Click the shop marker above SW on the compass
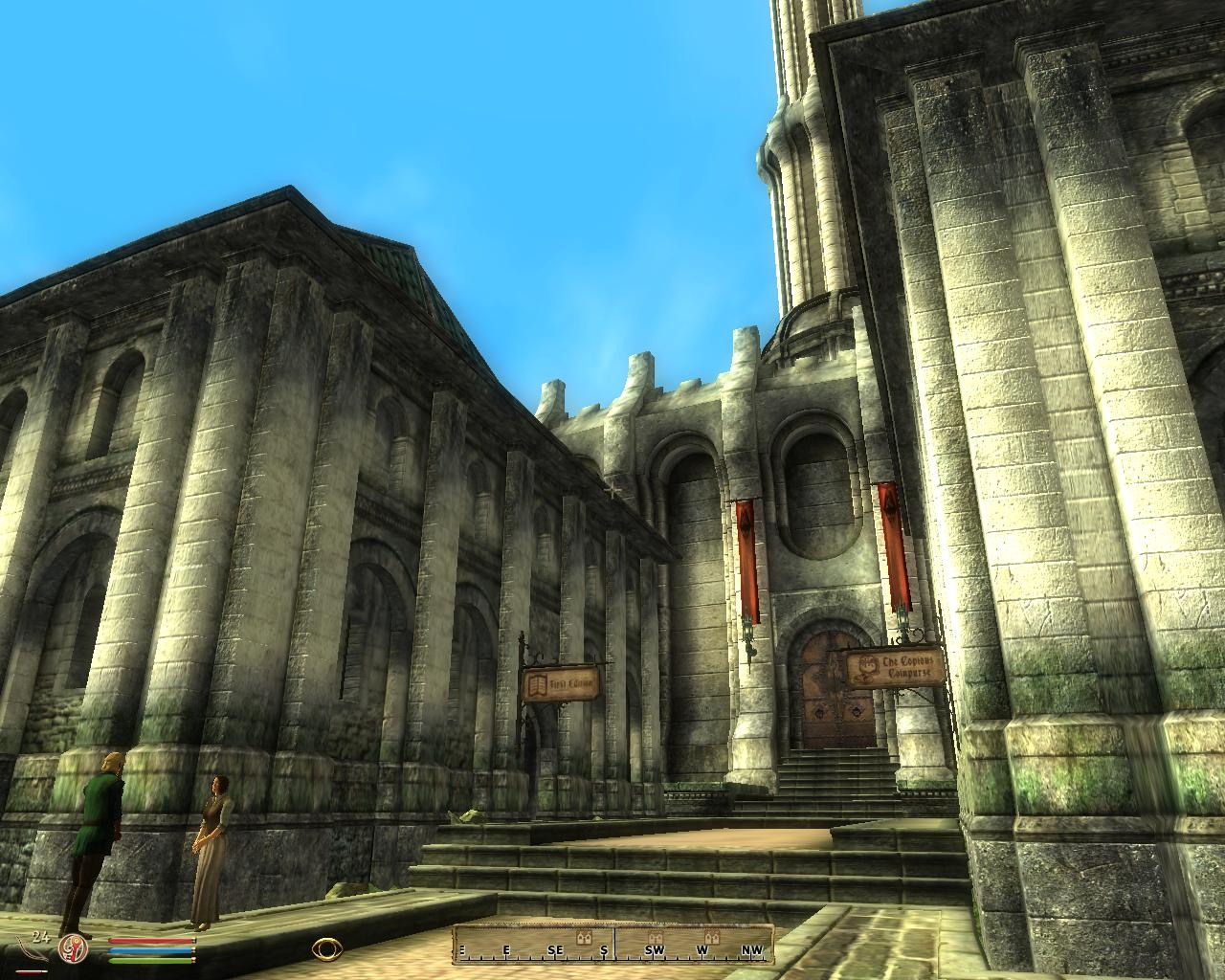 coord(657,936)
